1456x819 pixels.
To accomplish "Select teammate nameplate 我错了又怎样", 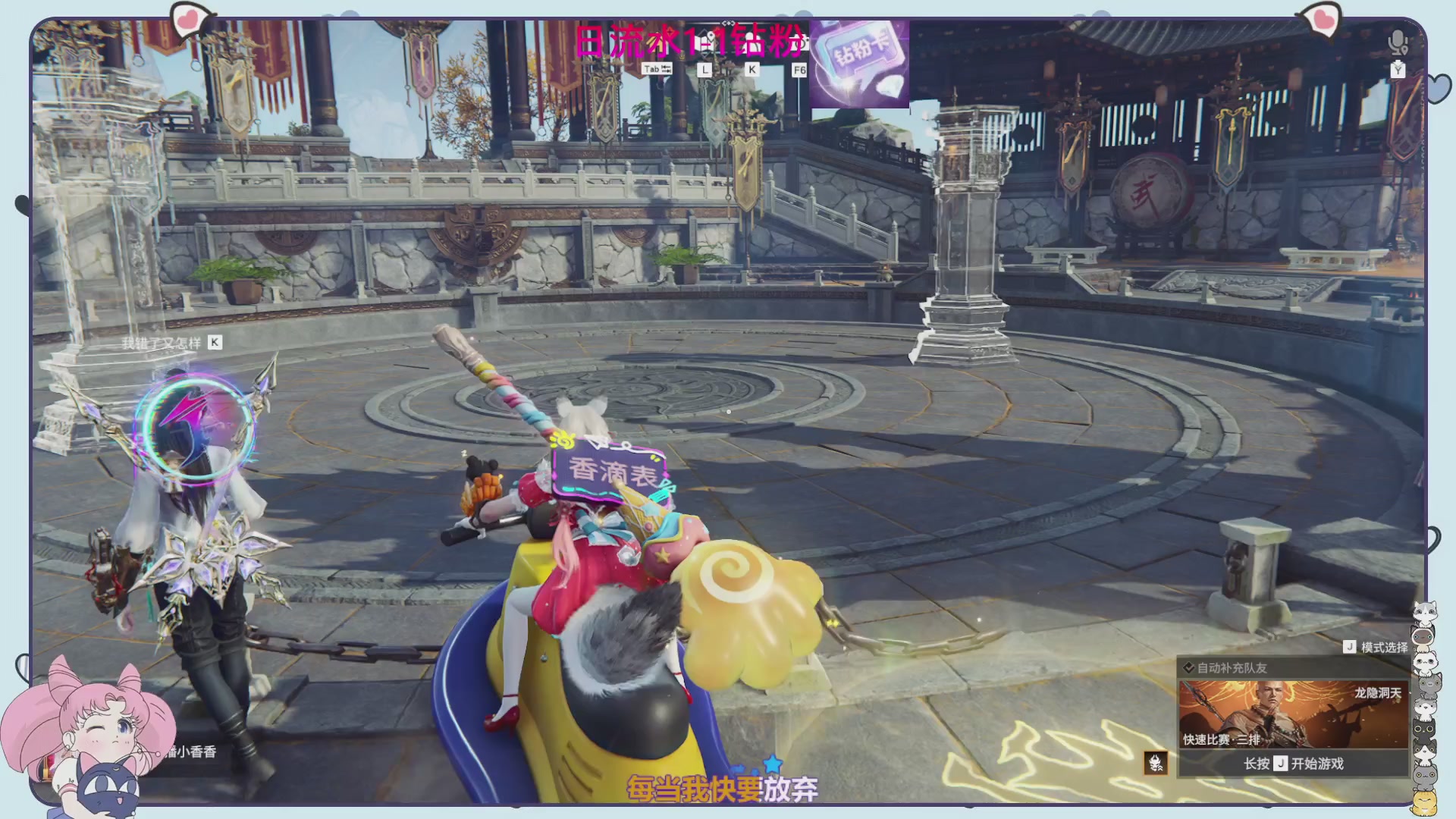I will (x=162, y=344).
